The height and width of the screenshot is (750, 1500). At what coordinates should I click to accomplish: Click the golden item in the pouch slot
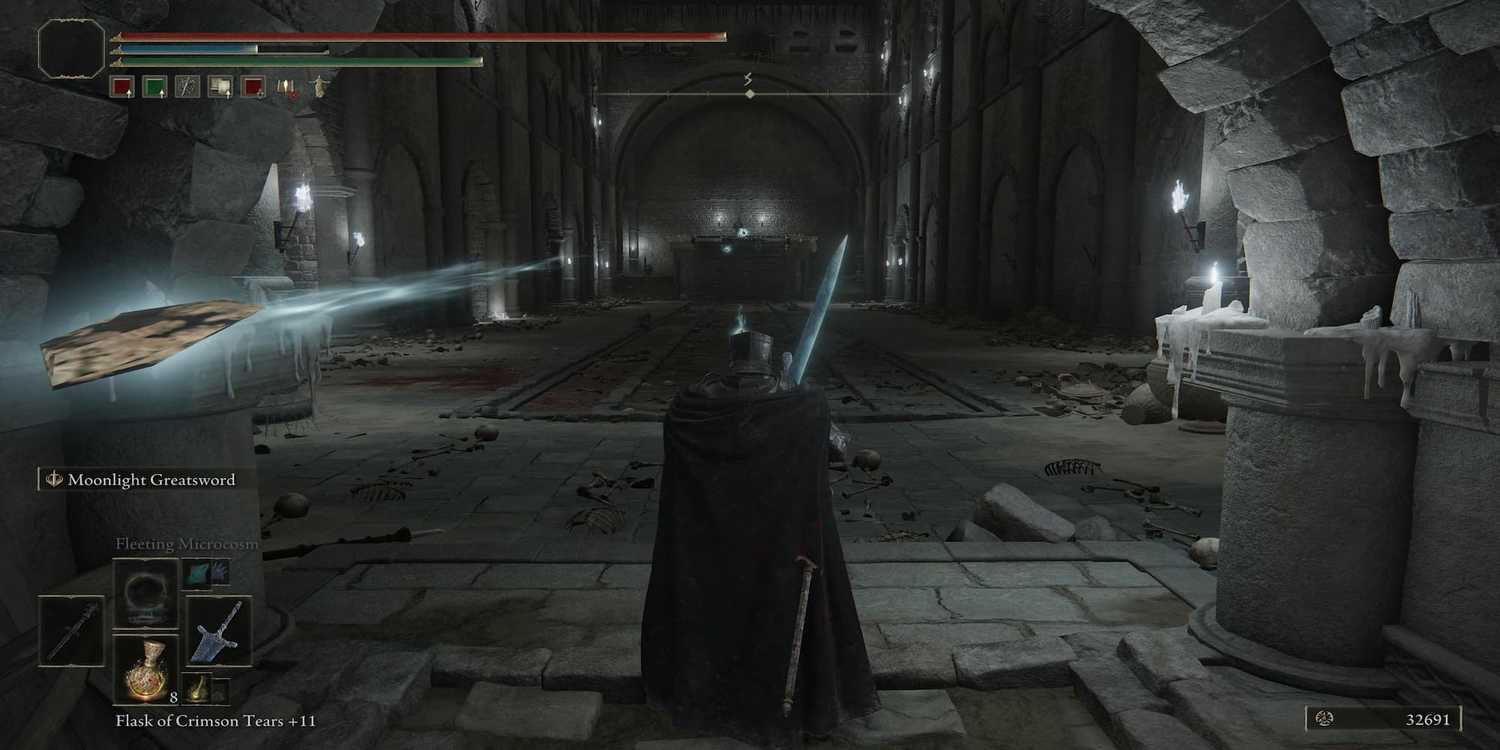click(x=198, y=689)
